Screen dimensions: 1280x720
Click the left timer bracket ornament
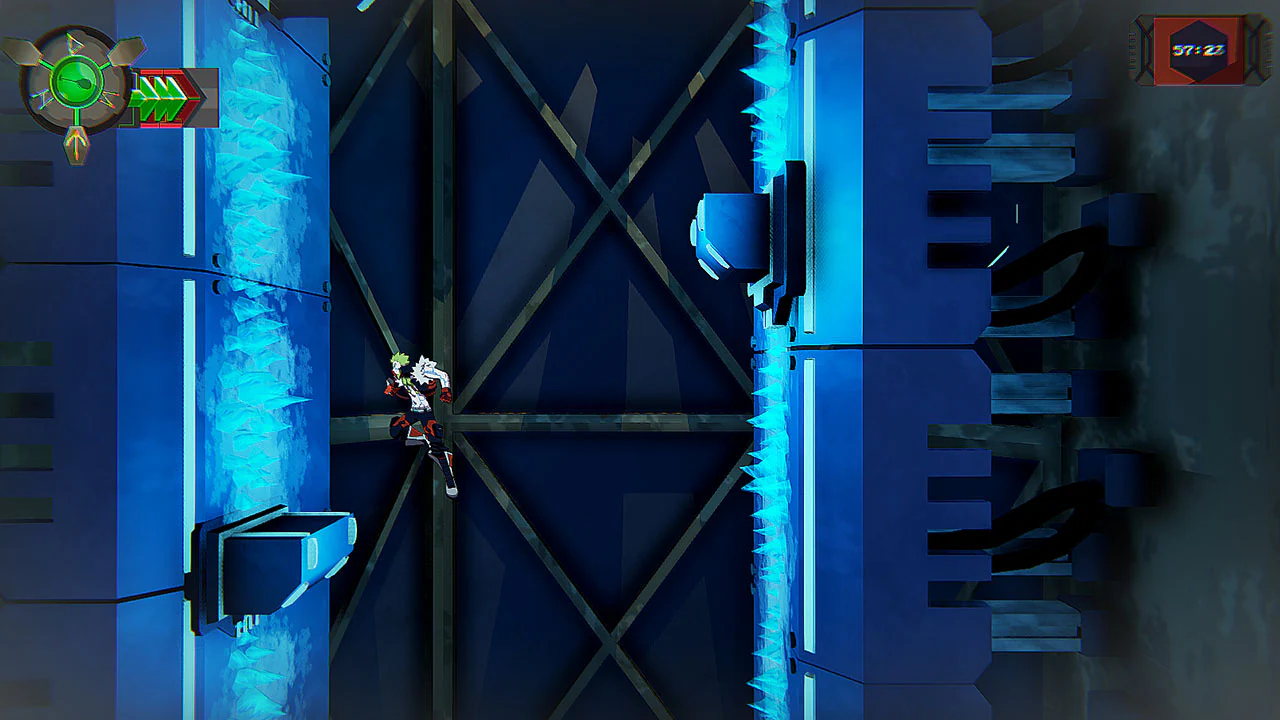pyautogui.click(x=1145, y=48)
